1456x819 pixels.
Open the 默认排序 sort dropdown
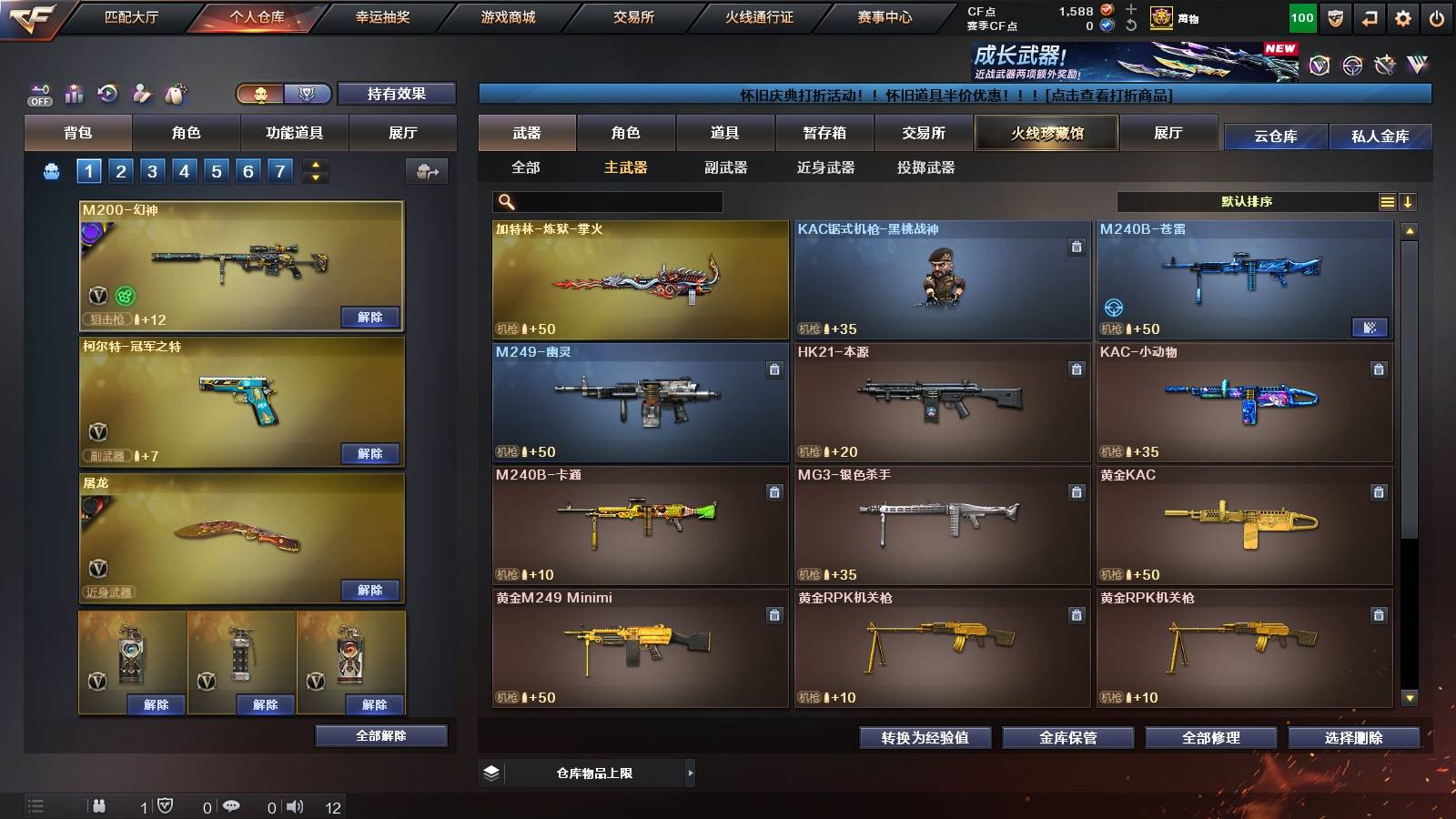[x=1247, y=201]
